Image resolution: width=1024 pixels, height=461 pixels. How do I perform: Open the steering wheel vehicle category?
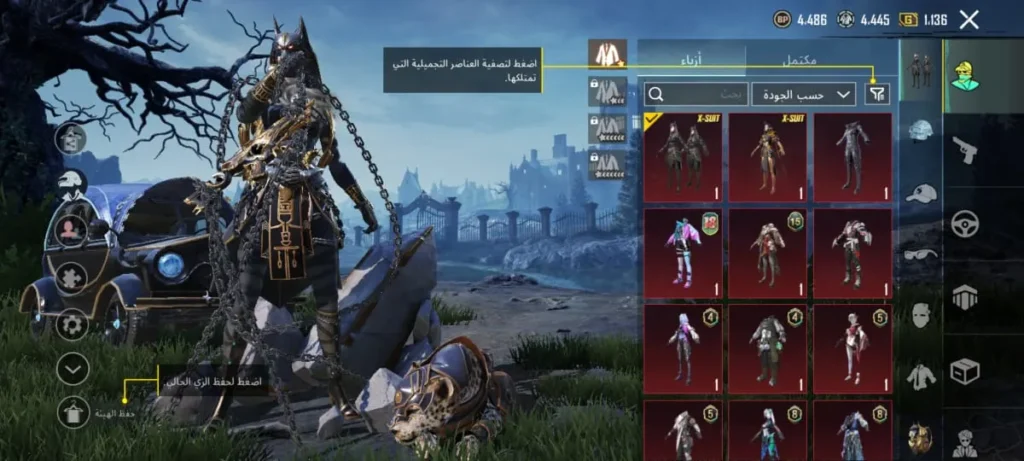tap(966, 222)
